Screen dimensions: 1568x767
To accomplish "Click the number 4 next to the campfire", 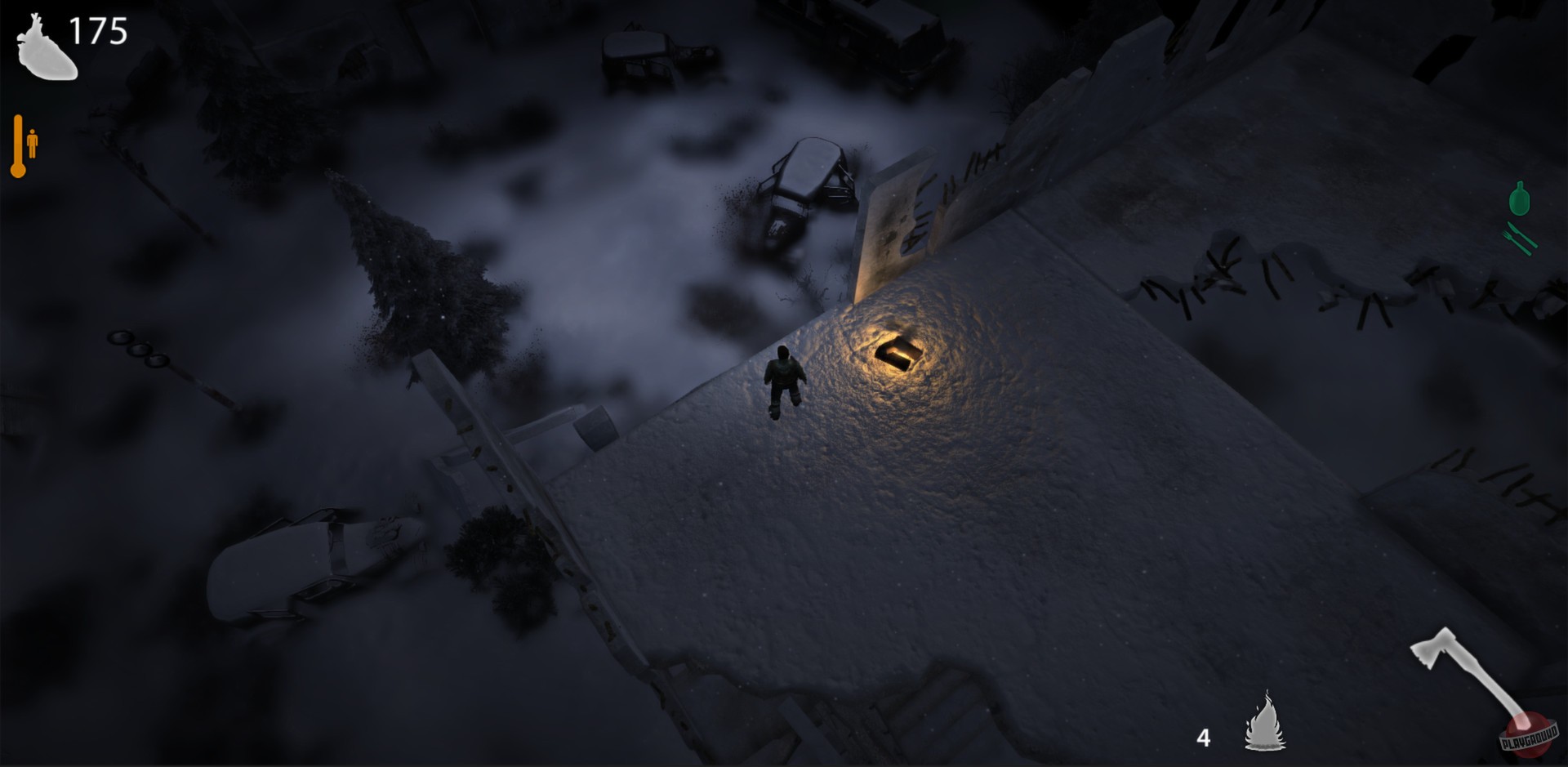I will point(1205,736).
